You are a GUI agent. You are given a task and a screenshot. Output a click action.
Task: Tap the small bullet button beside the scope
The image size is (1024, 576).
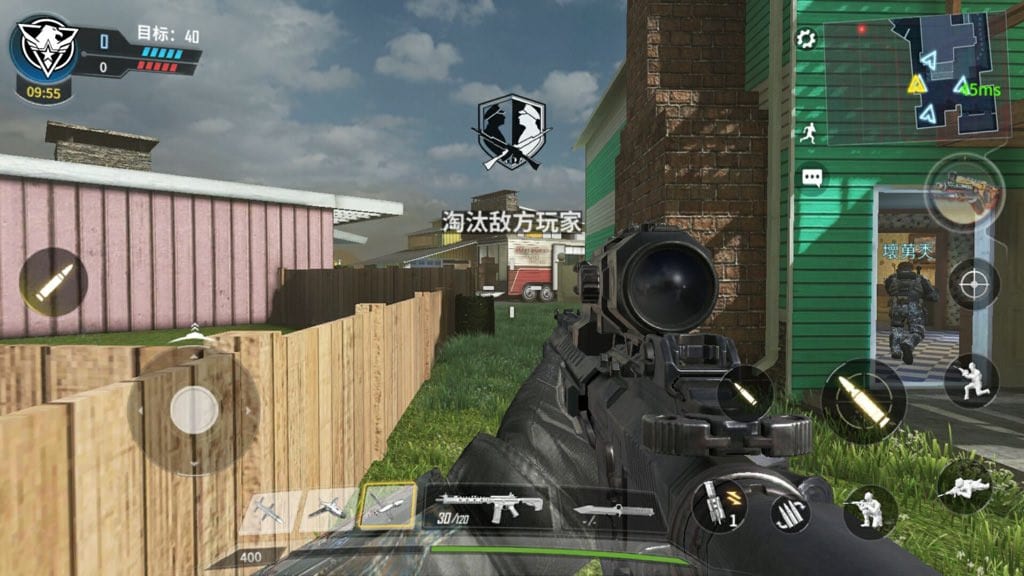744,393
